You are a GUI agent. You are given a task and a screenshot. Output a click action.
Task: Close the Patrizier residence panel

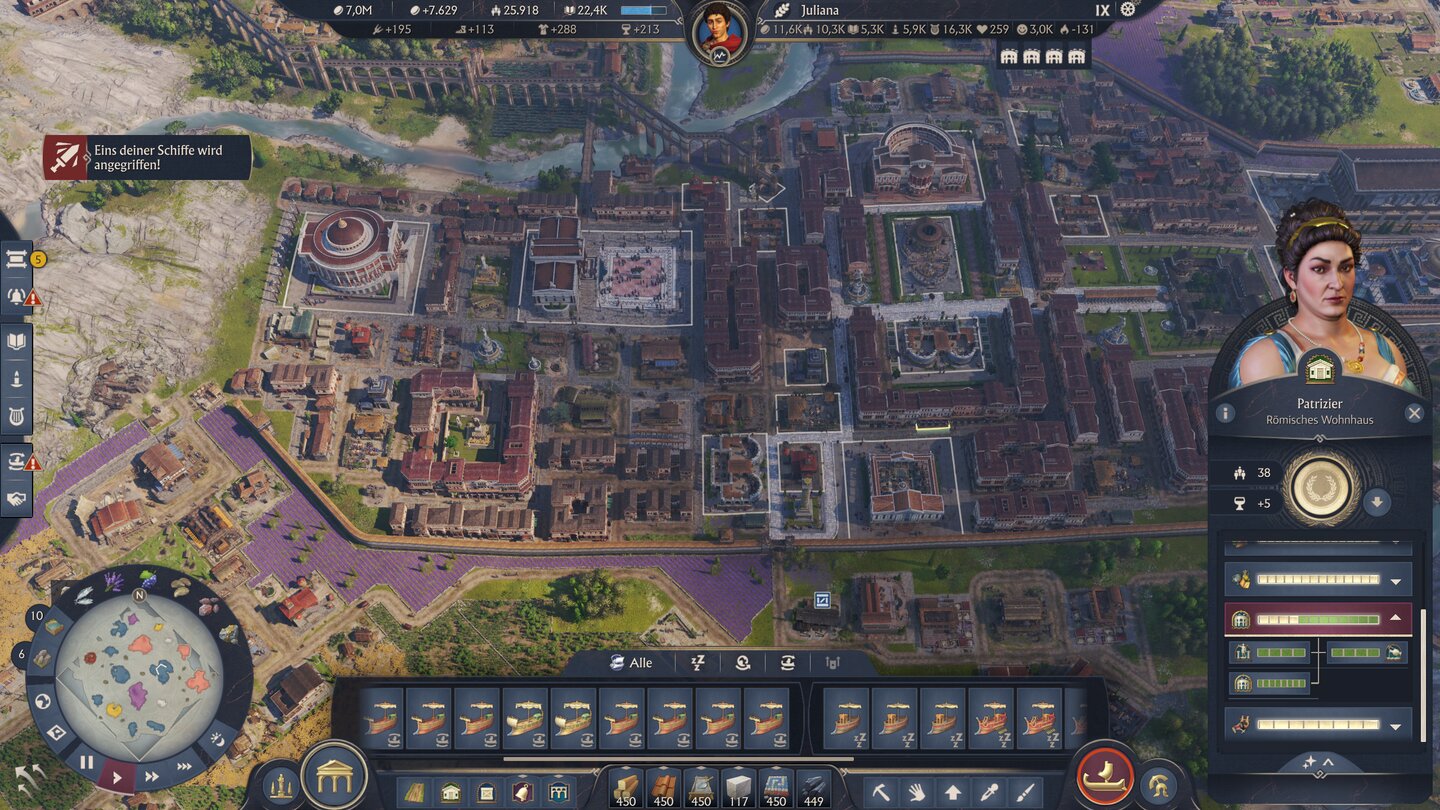tap(1414, 413)
